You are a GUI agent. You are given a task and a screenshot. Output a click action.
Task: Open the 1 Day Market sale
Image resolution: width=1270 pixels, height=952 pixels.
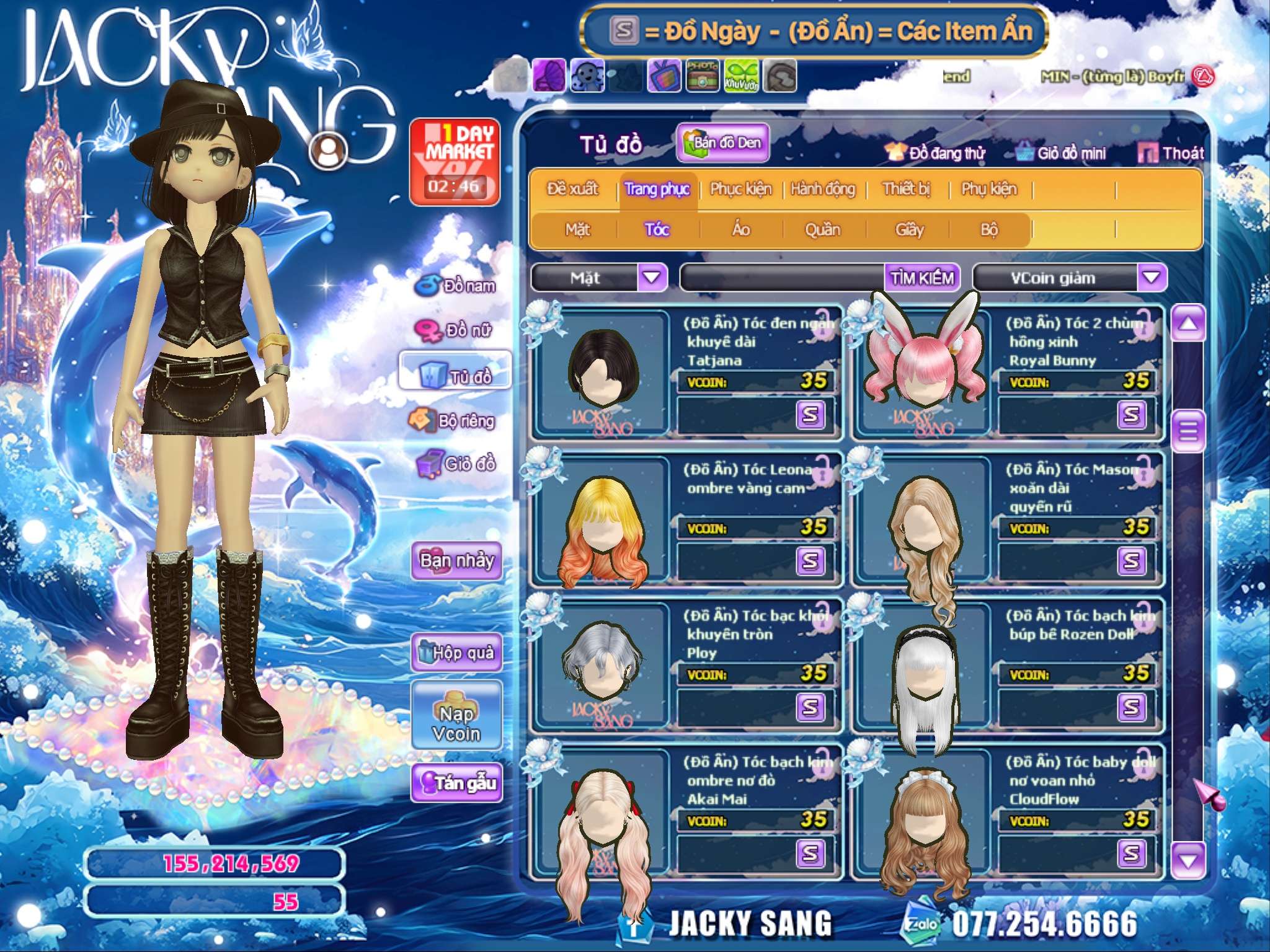pyautogui.click(x=455, y=161)
